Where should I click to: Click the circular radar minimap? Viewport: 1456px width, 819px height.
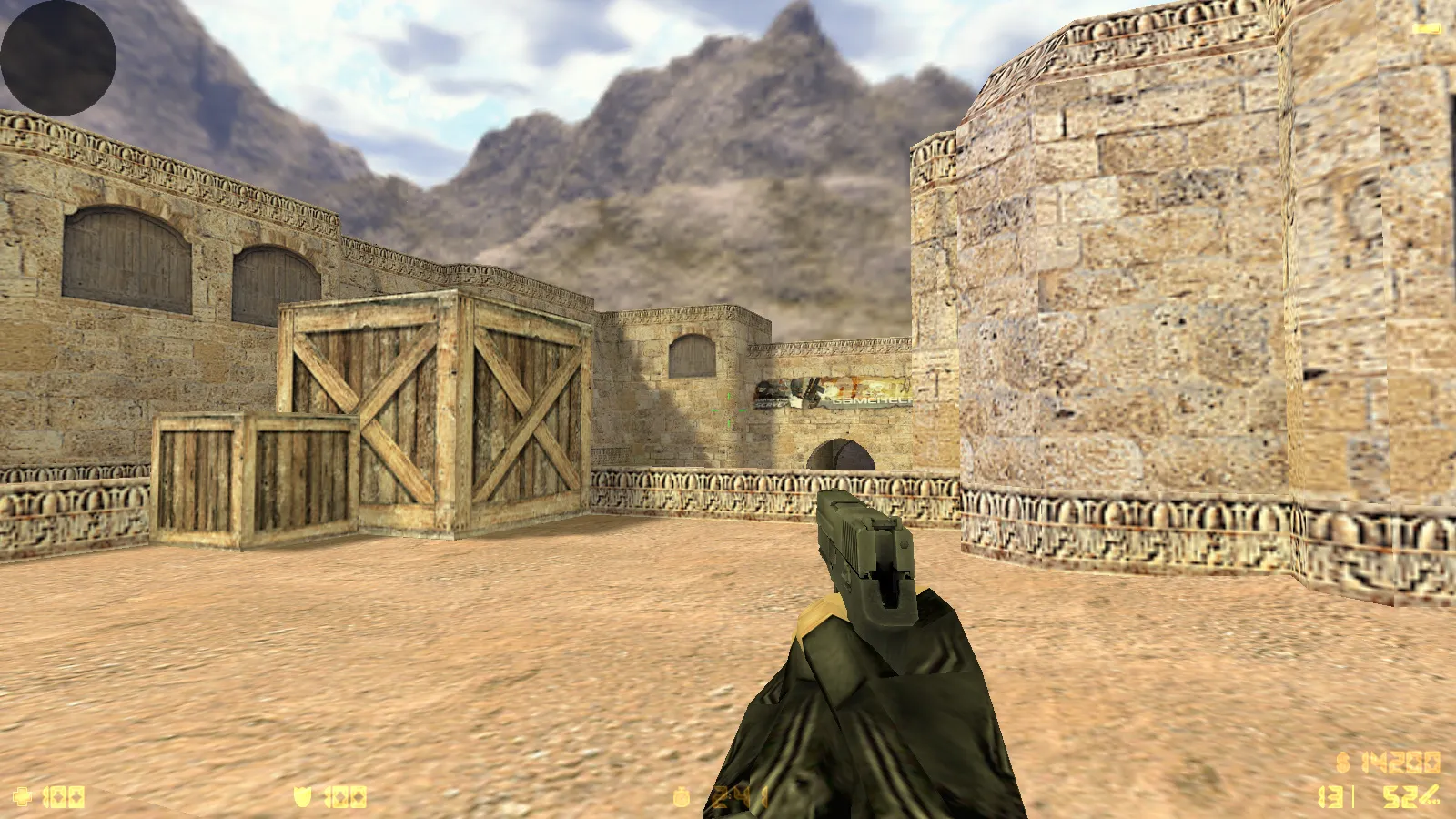(58, 58)
